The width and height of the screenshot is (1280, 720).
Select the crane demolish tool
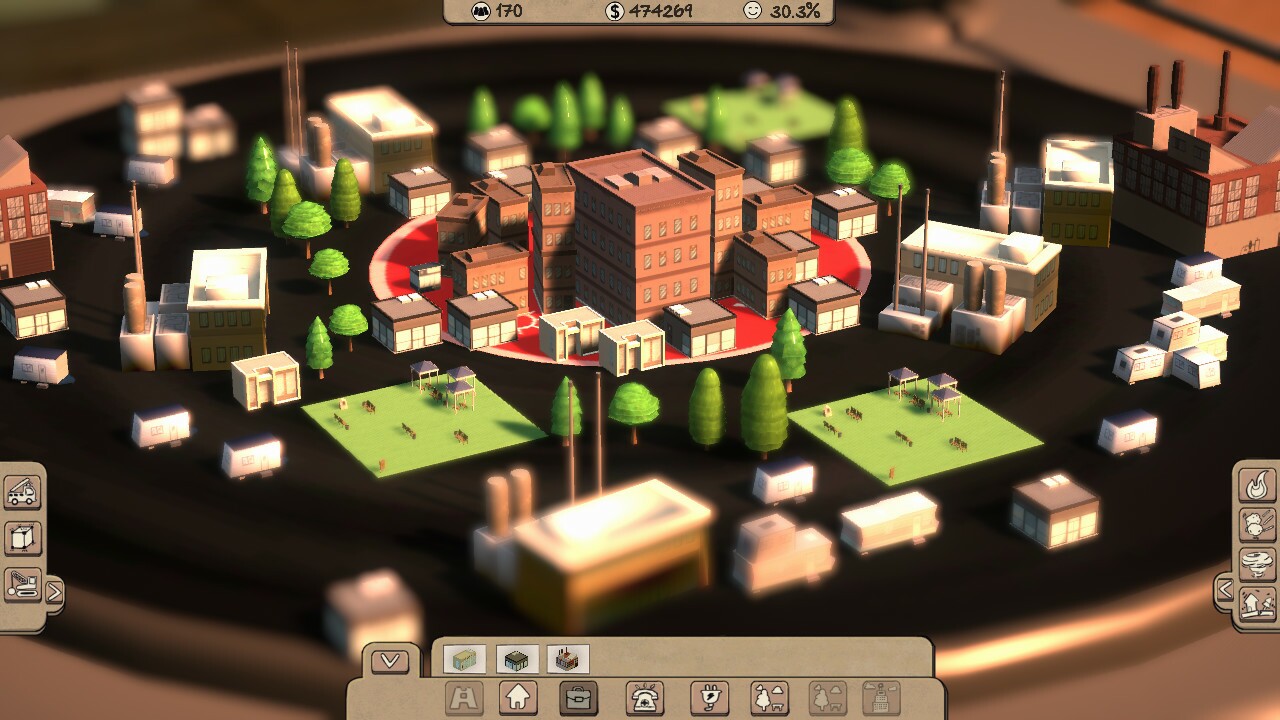(22, 583)
